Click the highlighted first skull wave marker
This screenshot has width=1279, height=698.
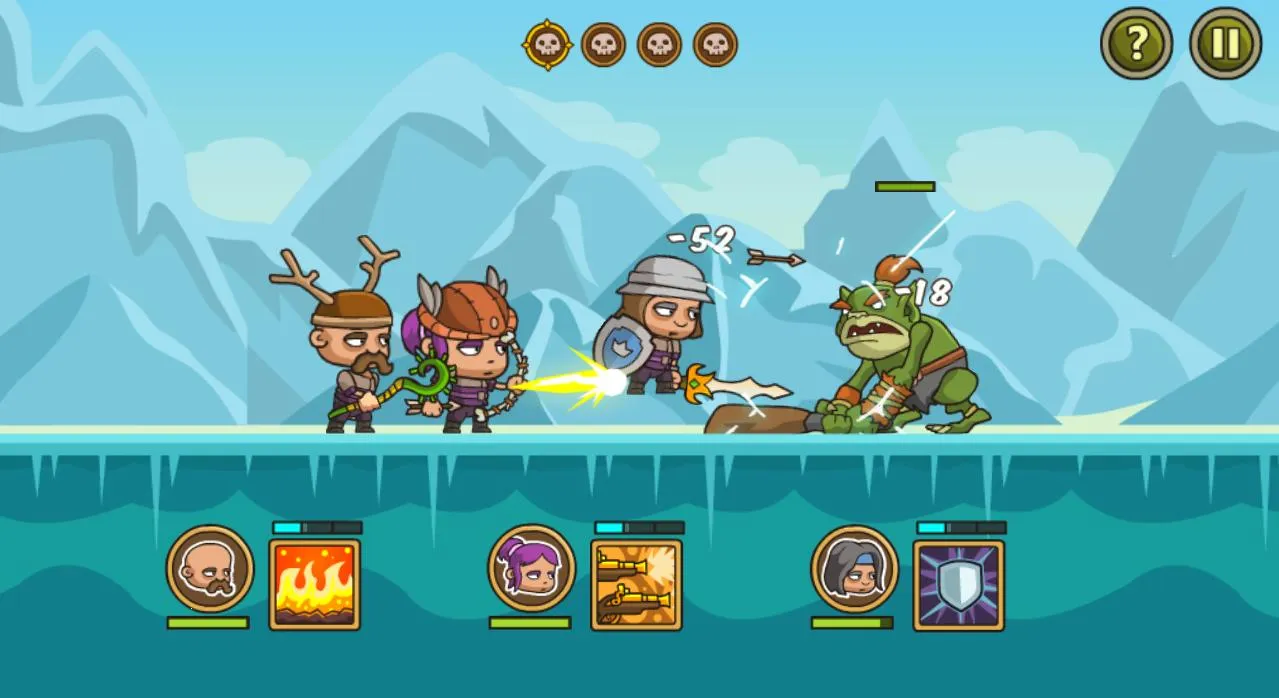[x=547, y=44]
